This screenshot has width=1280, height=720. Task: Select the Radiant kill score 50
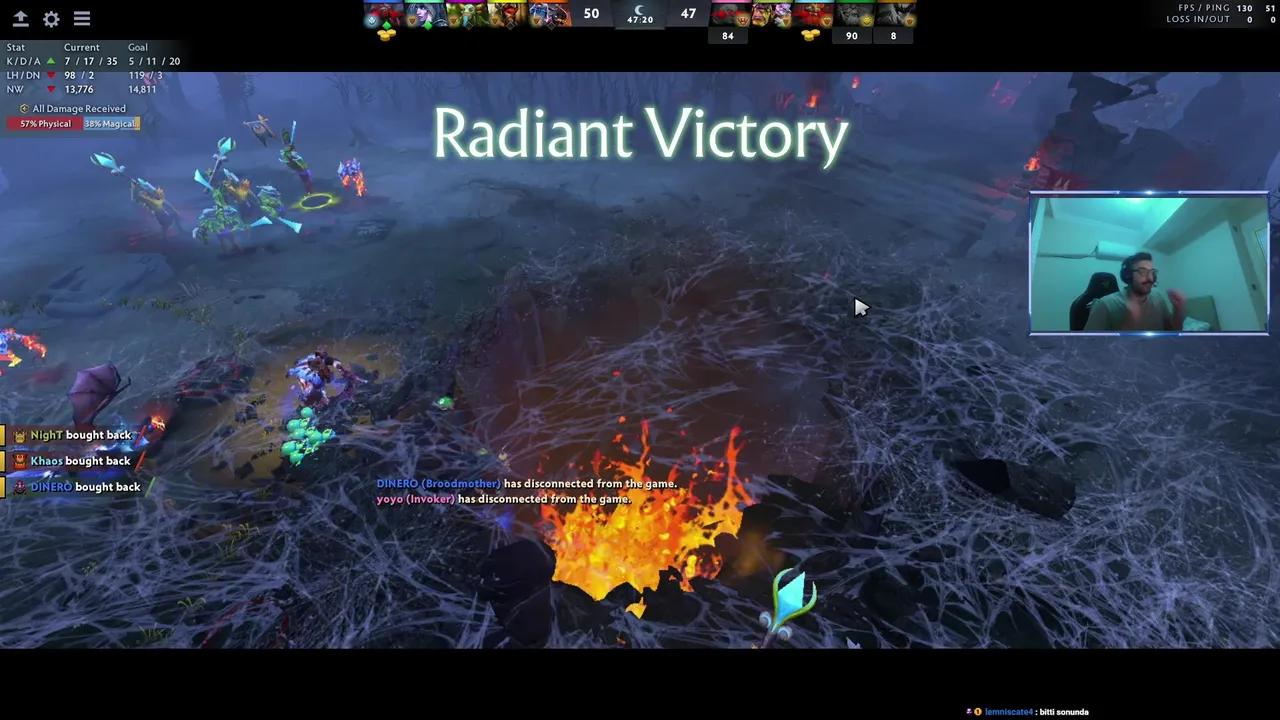tap(591, 13)
